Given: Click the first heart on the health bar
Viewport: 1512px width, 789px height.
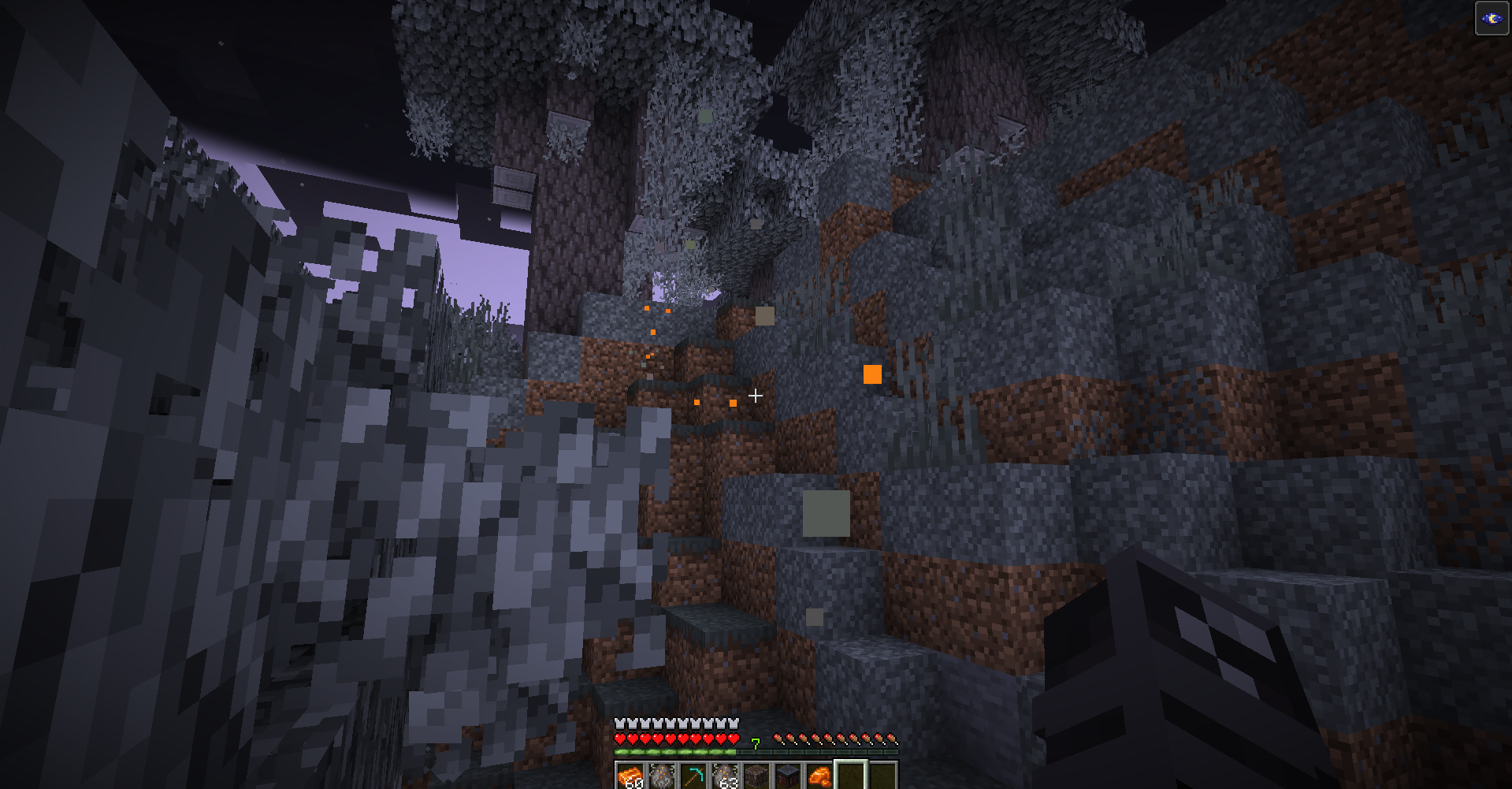Looking at the screenshot, I should tap(620, 739).
